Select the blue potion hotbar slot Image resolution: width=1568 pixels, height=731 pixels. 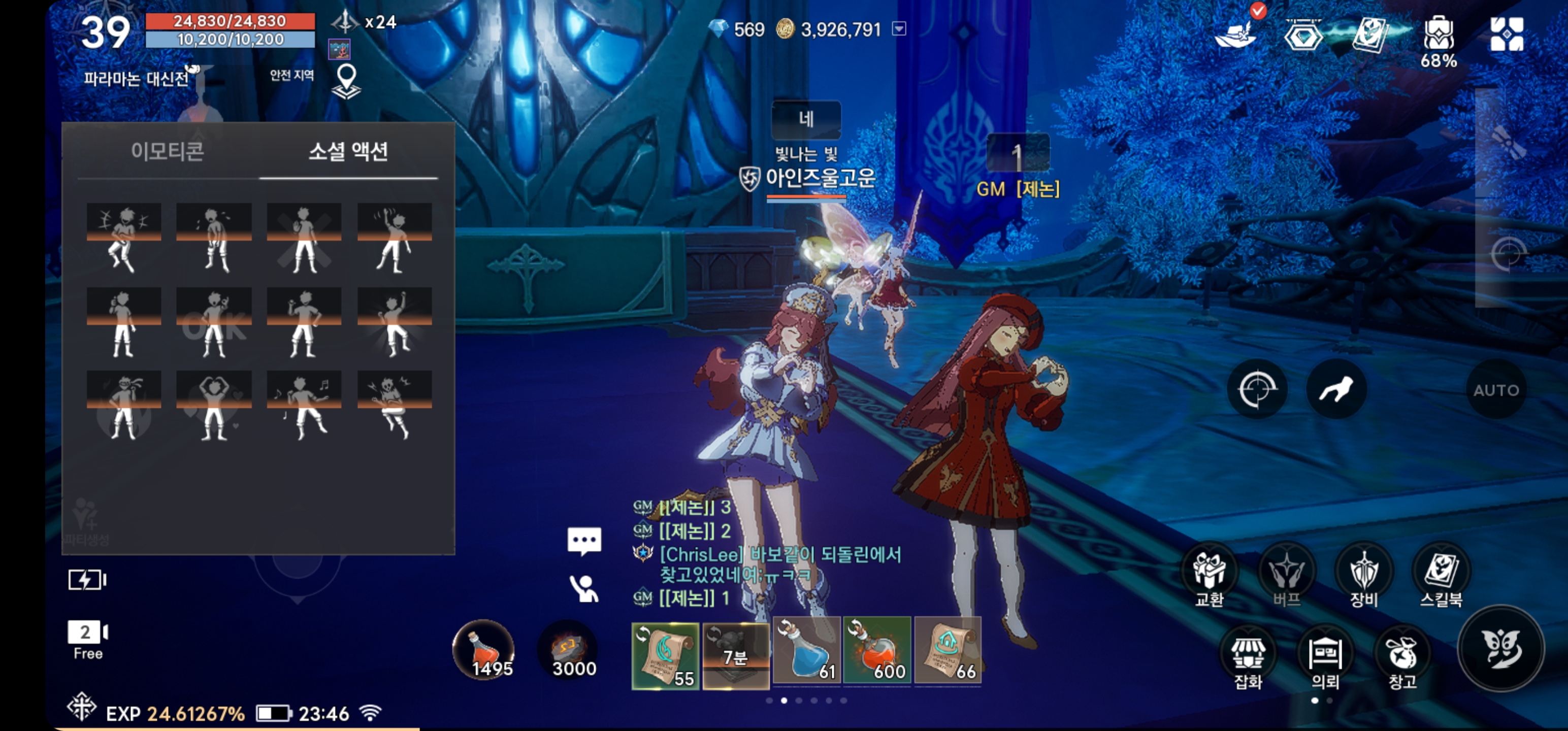point(806,650)
